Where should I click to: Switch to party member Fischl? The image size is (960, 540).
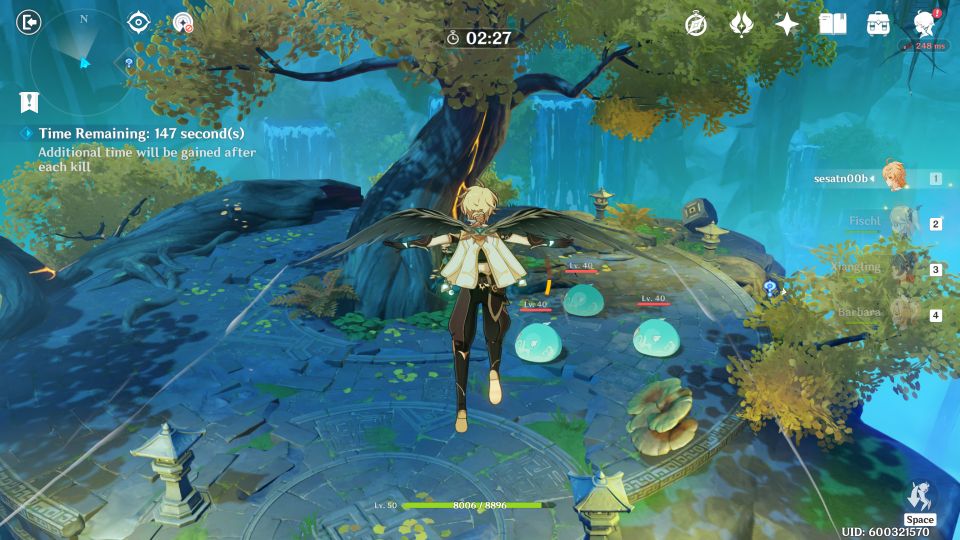click(x=898, y=222)
